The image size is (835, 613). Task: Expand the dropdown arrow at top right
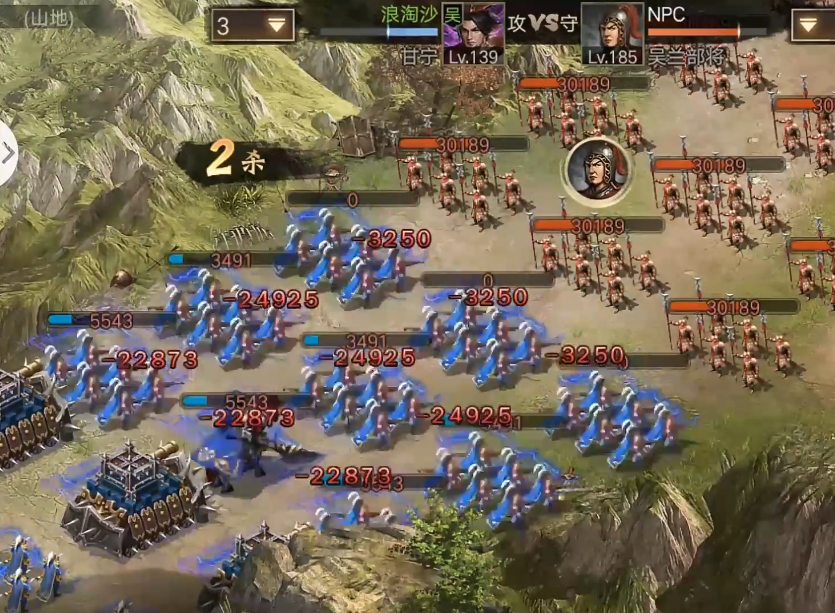point(812,26)
